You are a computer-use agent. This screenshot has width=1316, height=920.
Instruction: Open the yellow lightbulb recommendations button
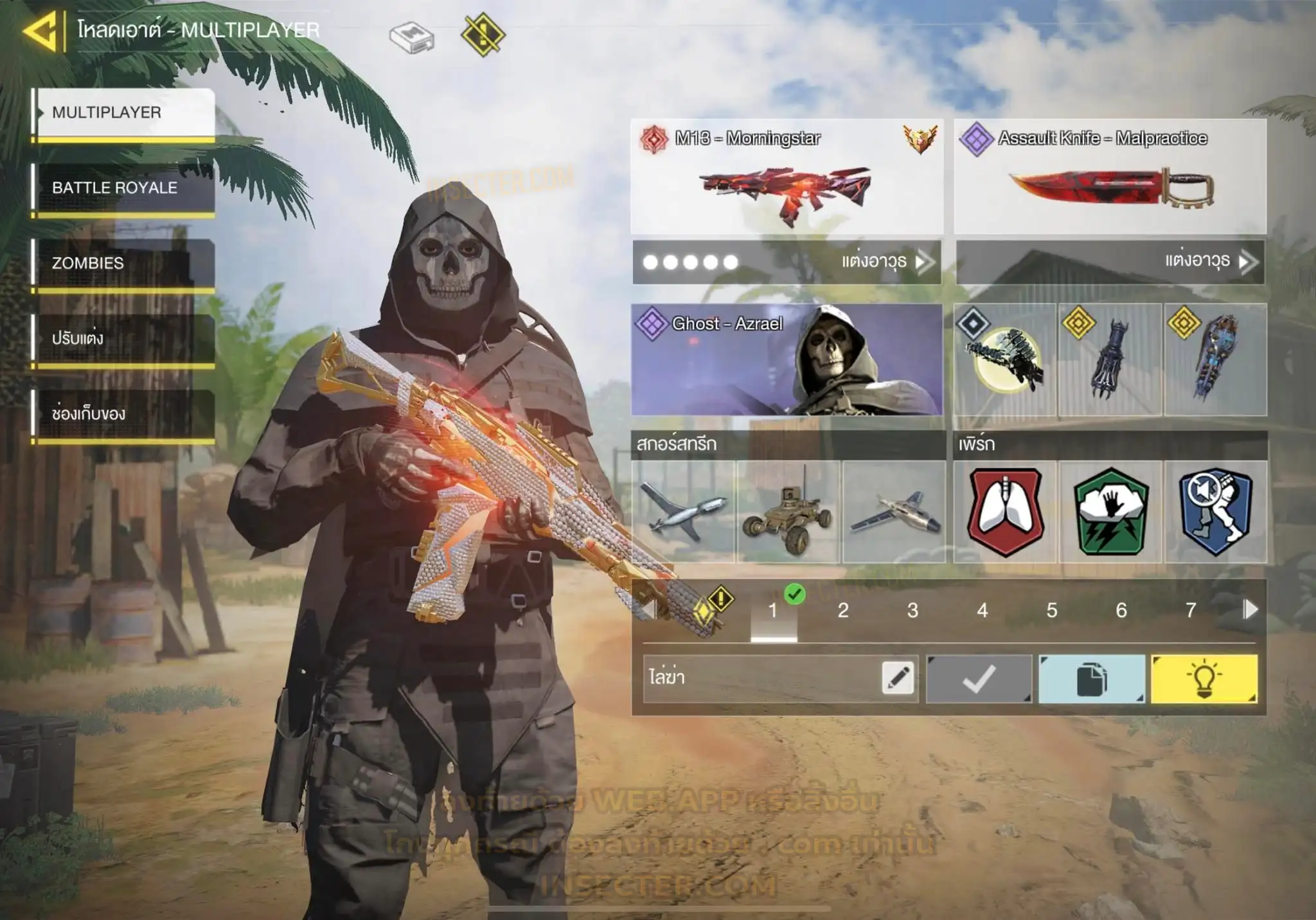click(1204, 679)
